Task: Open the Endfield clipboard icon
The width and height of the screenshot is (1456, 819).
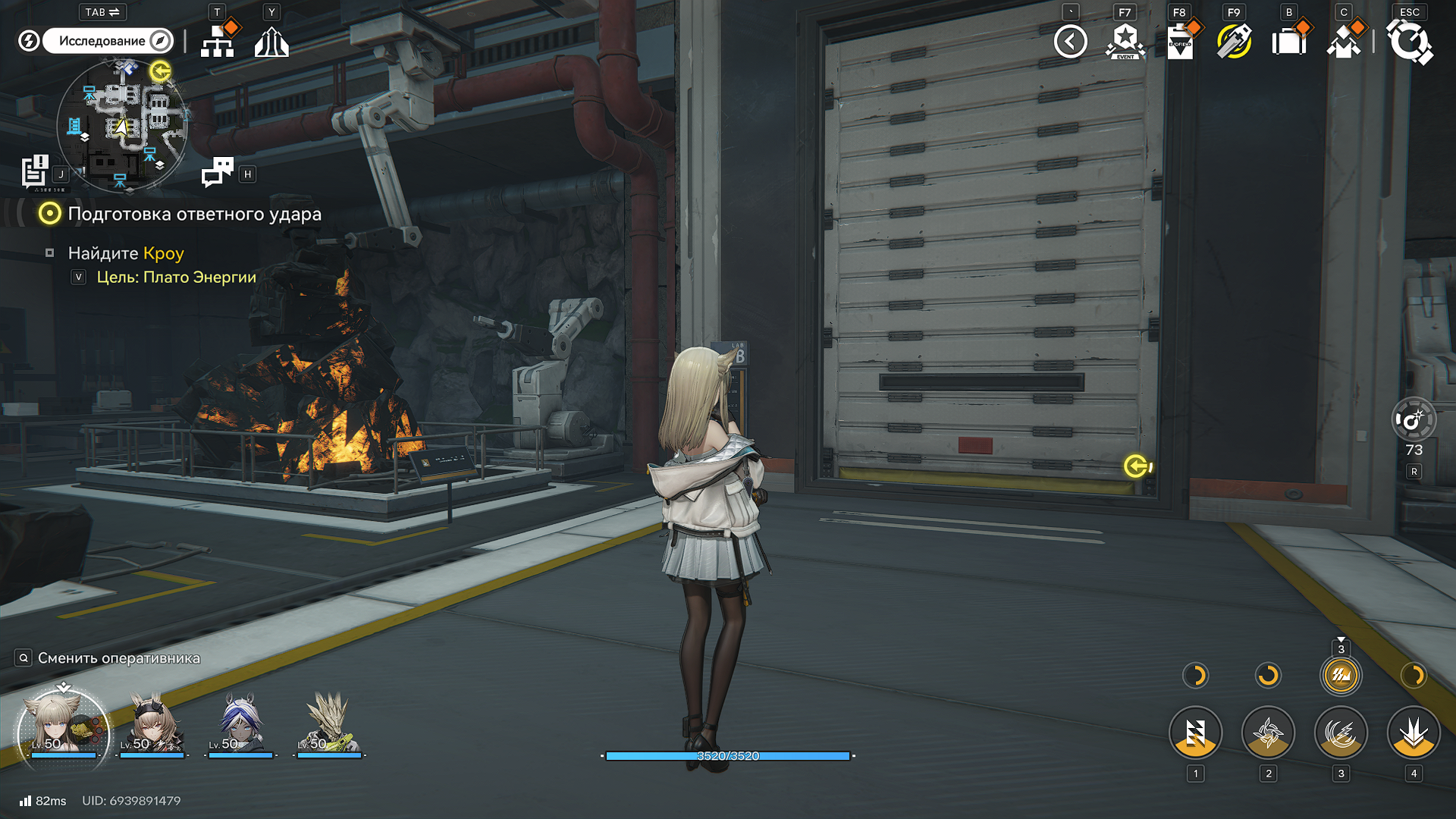Action: pos(1179,42)
